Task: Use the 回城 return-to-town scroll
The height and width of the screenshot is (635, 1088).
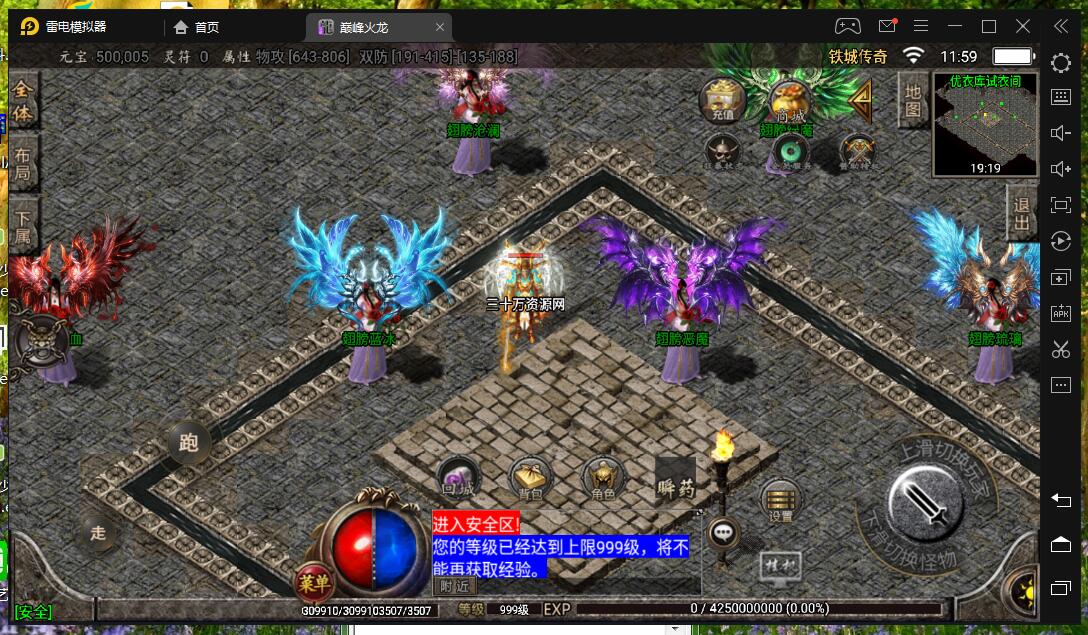Action: point(458,478)
